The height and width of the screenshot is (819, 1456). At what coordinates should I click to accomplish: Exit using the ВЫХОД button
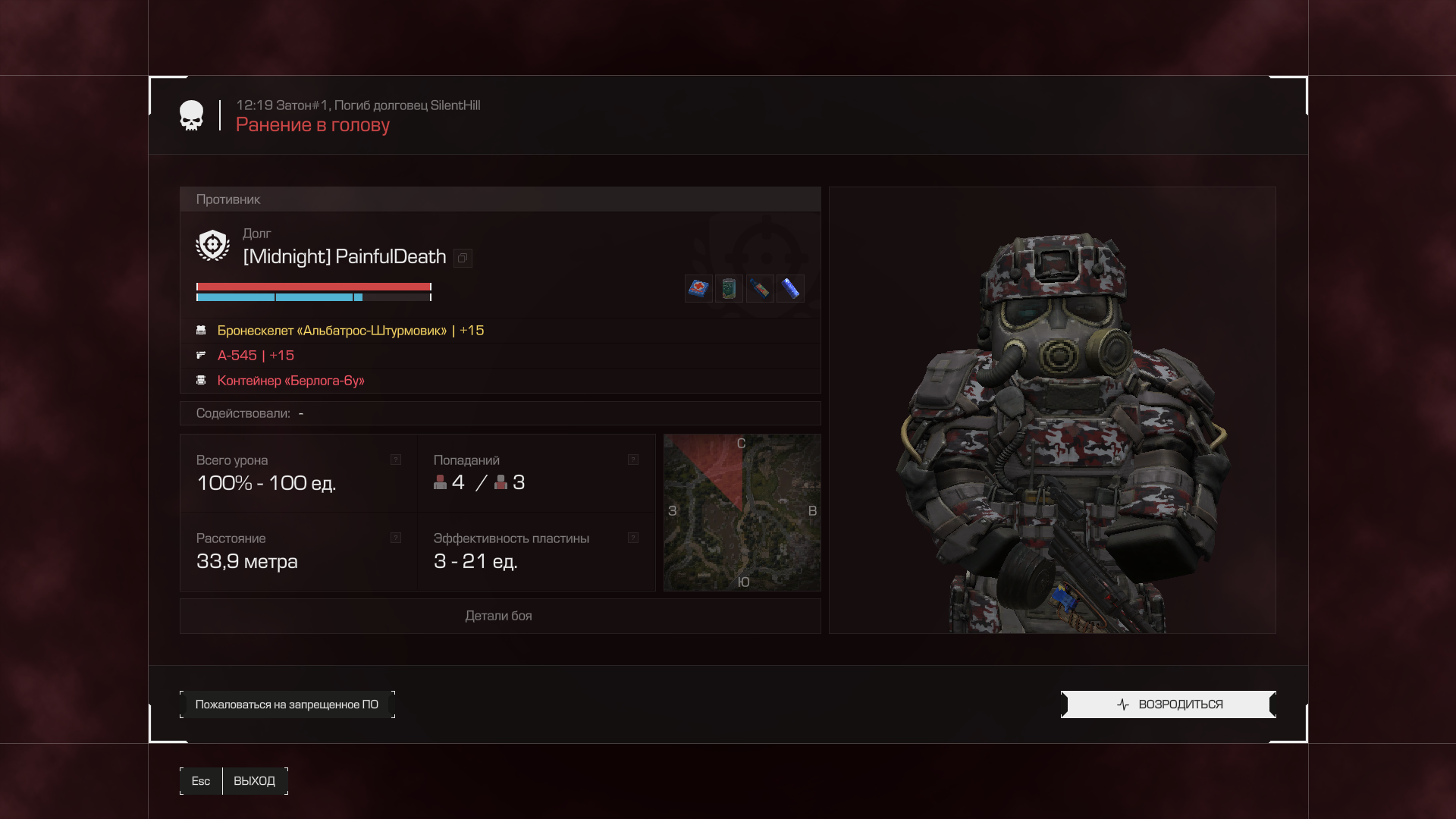[x=254, y=781]
